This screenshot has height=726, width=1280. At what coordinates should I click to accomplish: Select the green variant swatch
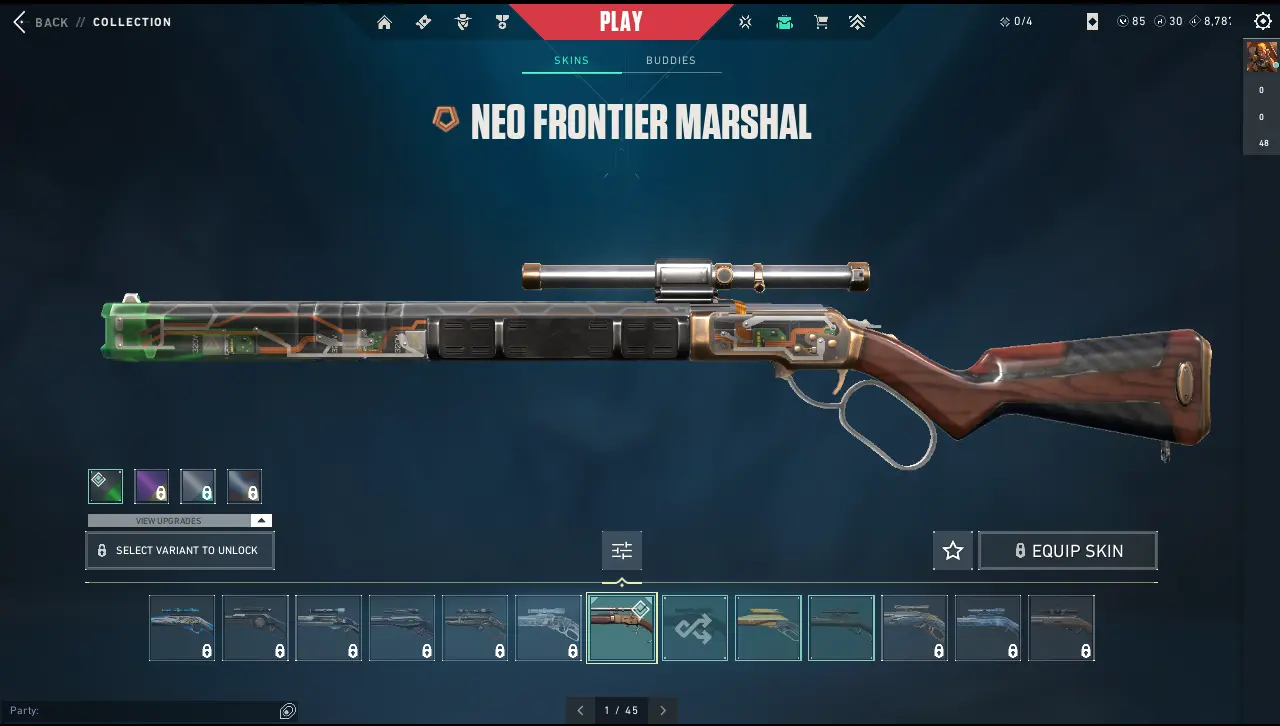(105, 486)
